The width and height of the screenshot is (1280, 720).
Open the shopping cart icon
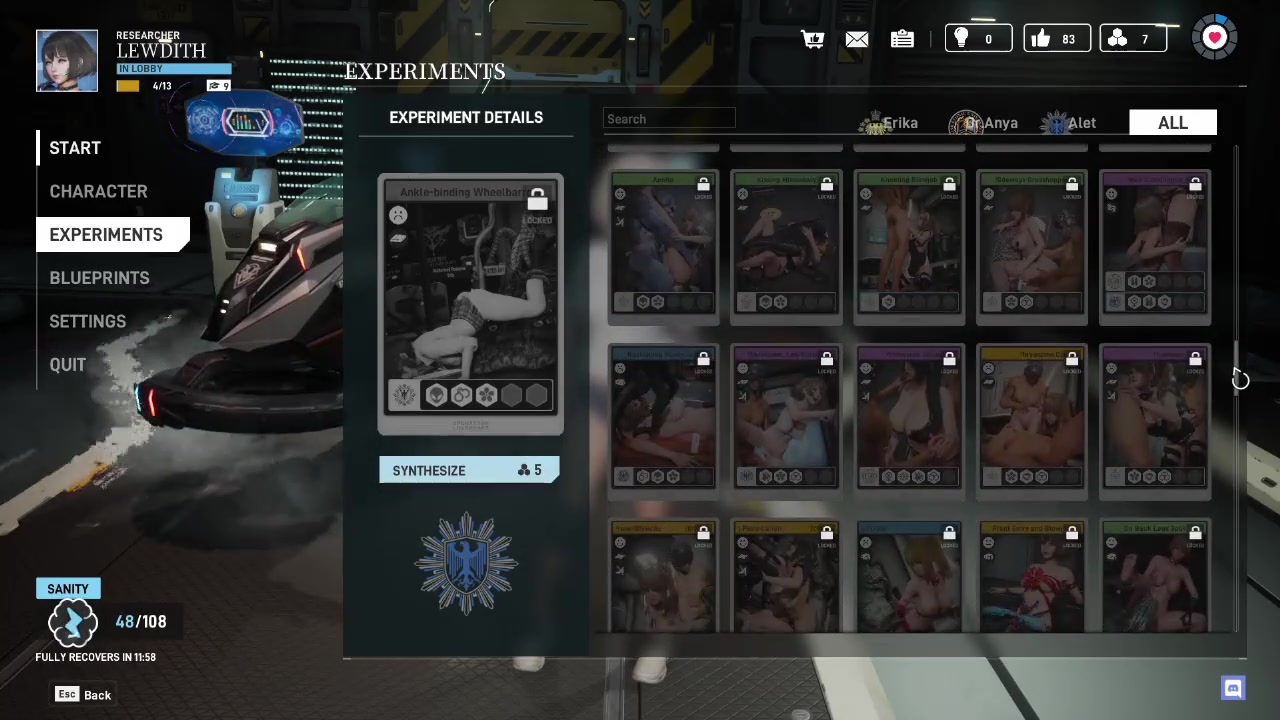coord(812,39)
